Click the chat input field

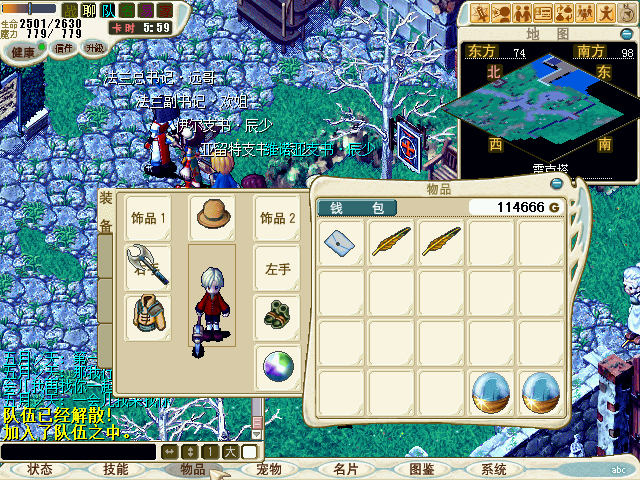(80, 452)
